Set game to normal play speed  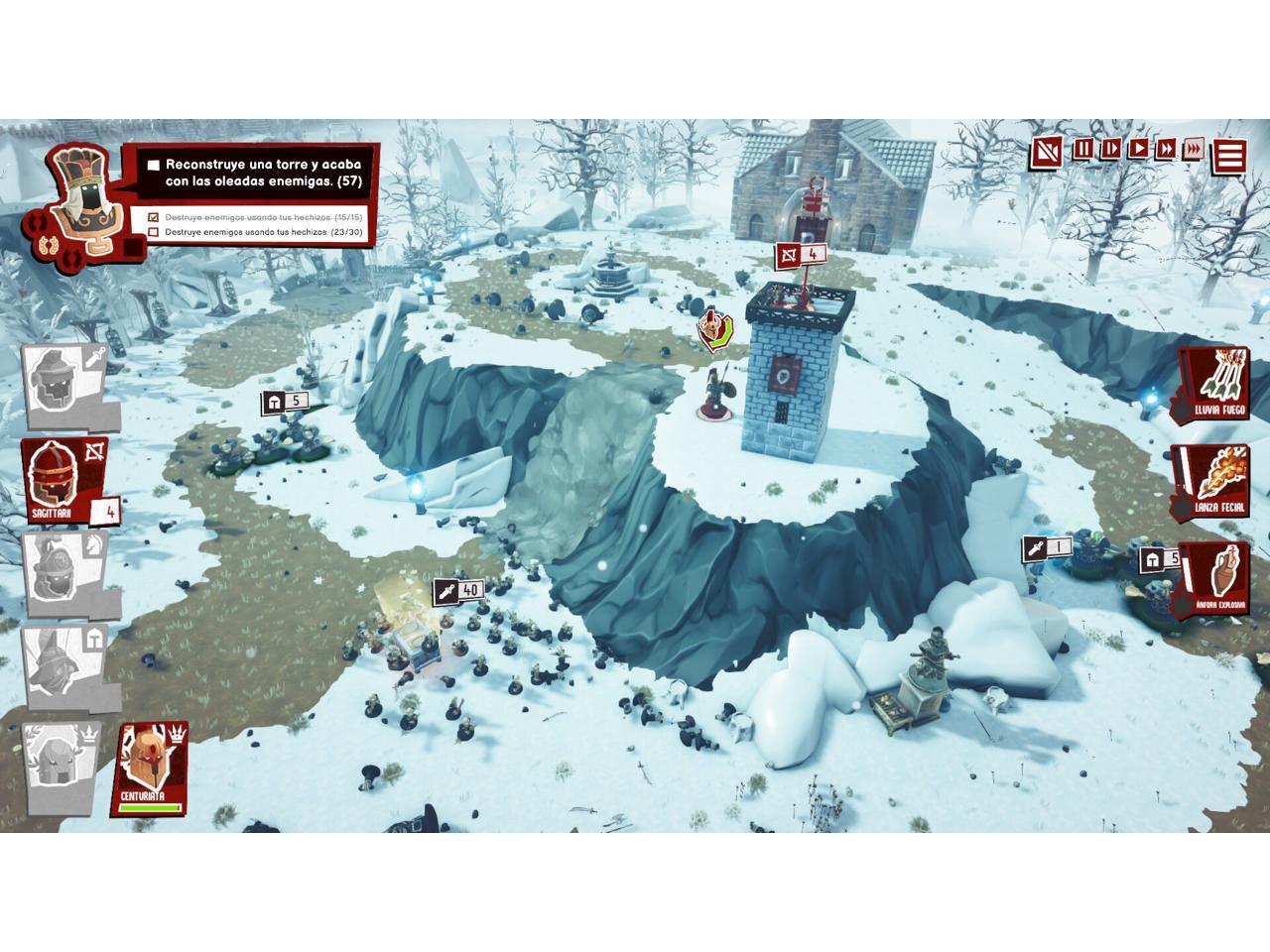coord(1139,149)
